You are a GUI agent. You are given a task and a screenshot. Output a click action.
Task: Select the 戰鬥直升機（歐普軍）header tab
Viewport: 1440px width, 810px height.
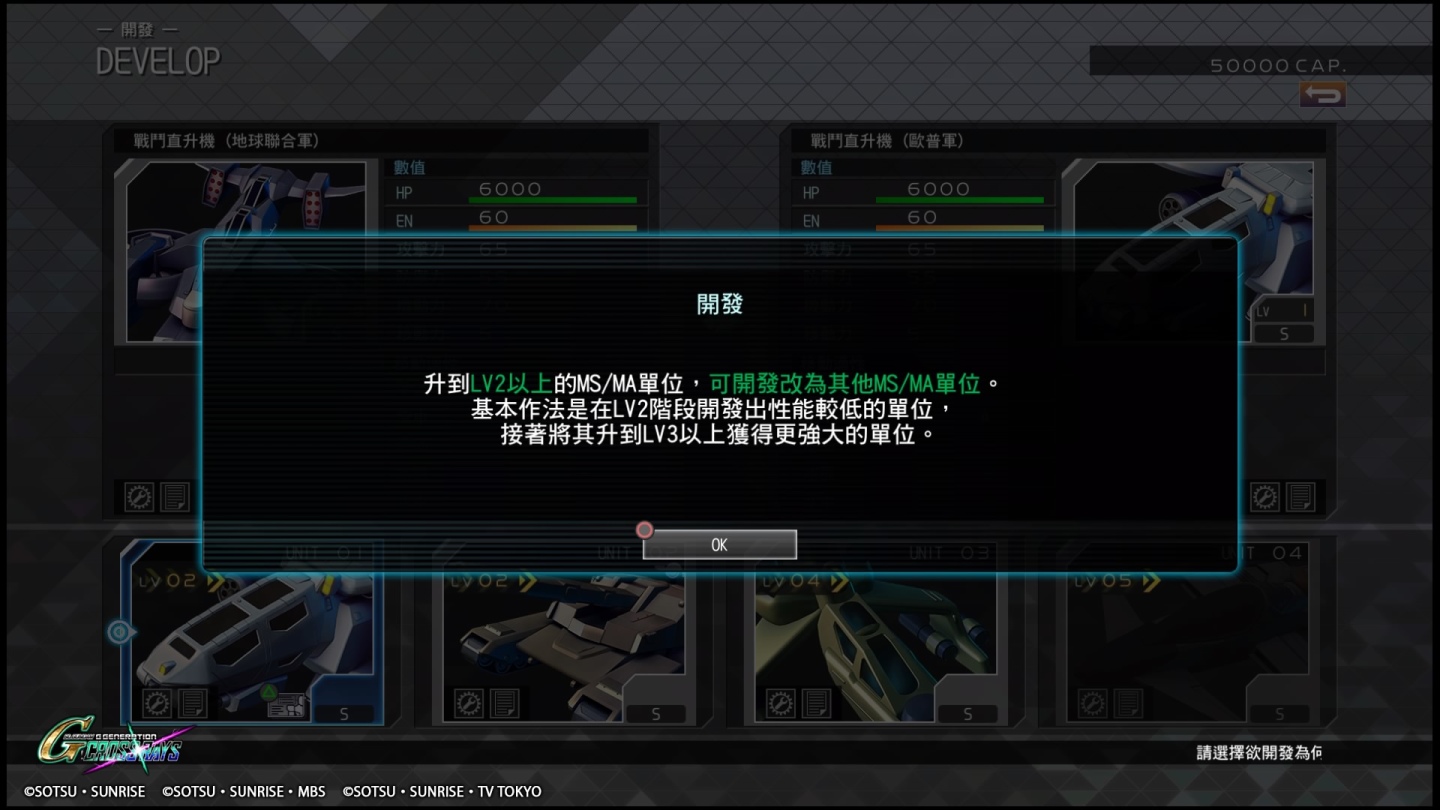(x=885, y=140)
